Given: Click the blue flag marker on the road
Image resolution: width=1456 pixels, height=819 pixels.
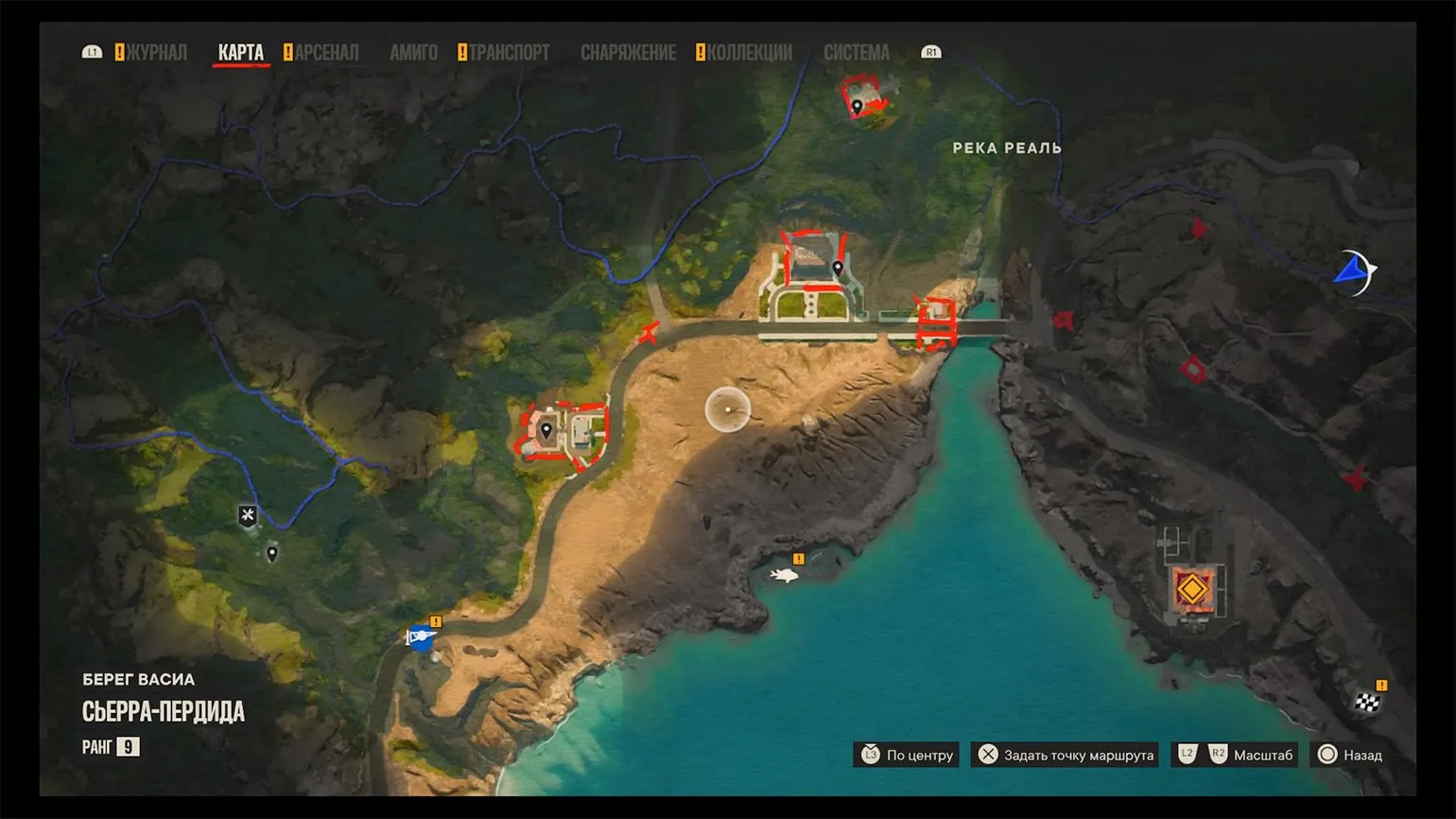Looking at the screenshot, I should pos(420,637).
